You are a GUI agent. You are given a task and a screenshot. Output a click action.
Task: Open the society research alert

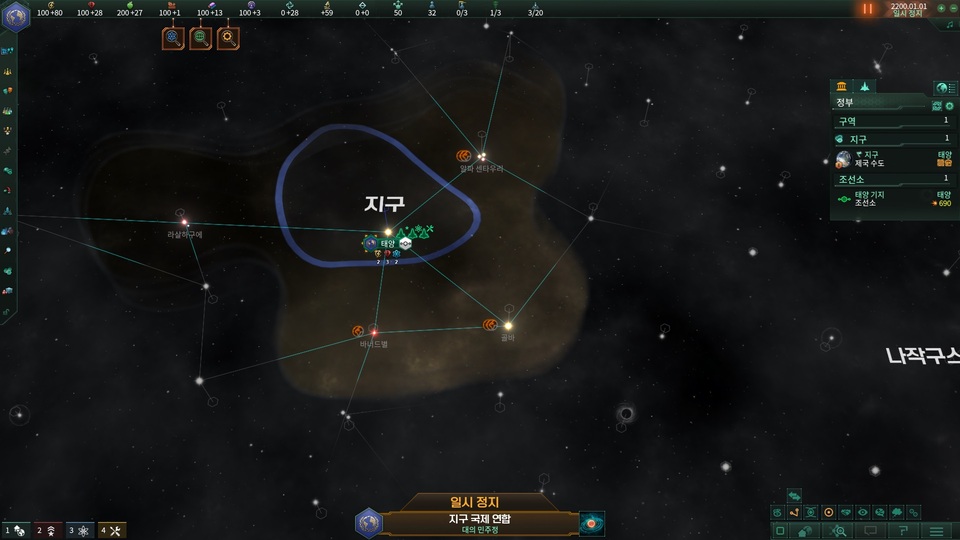(x=201, y=39)
